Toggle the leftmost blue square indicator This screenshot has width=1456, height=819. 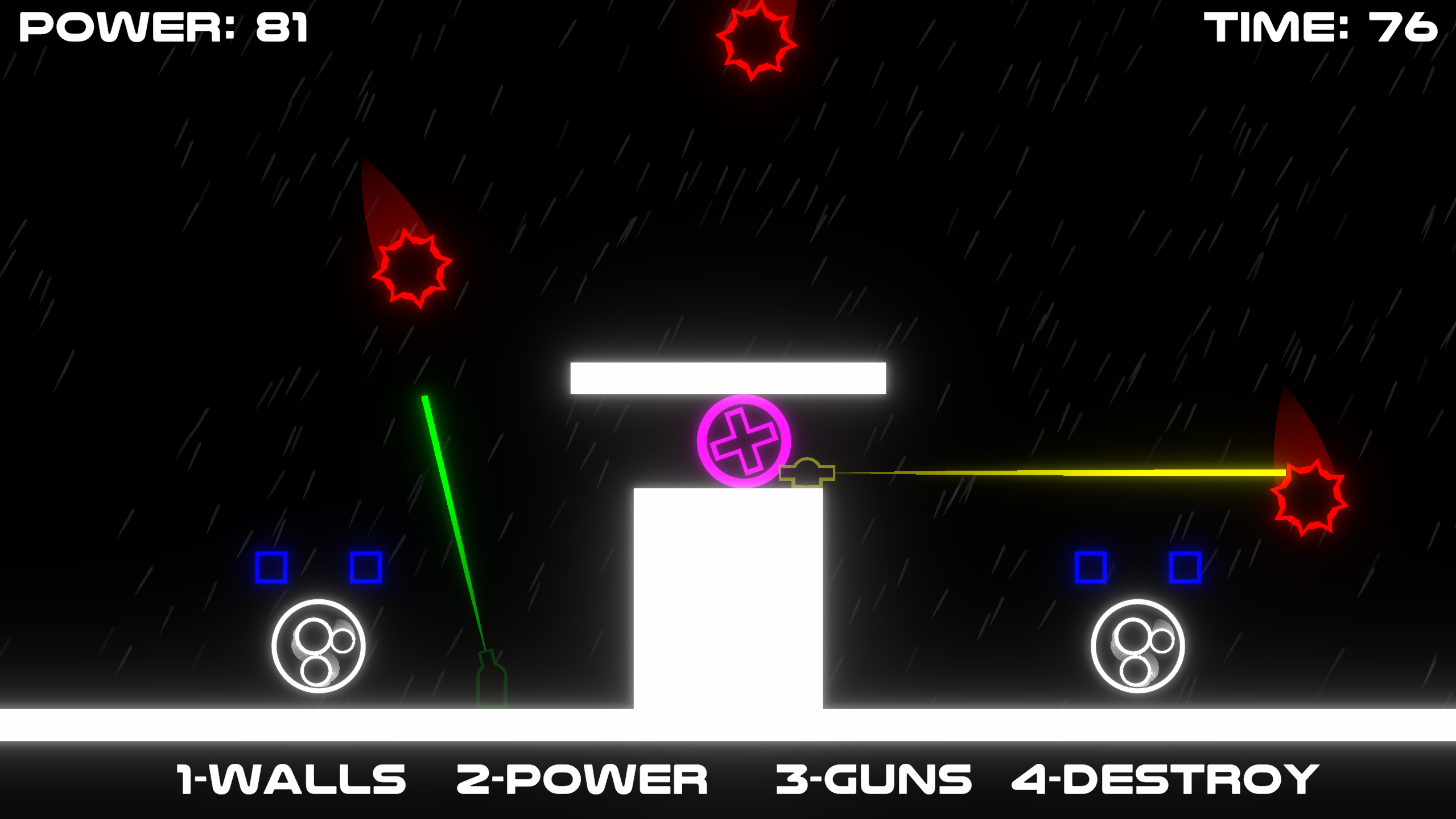271,566
